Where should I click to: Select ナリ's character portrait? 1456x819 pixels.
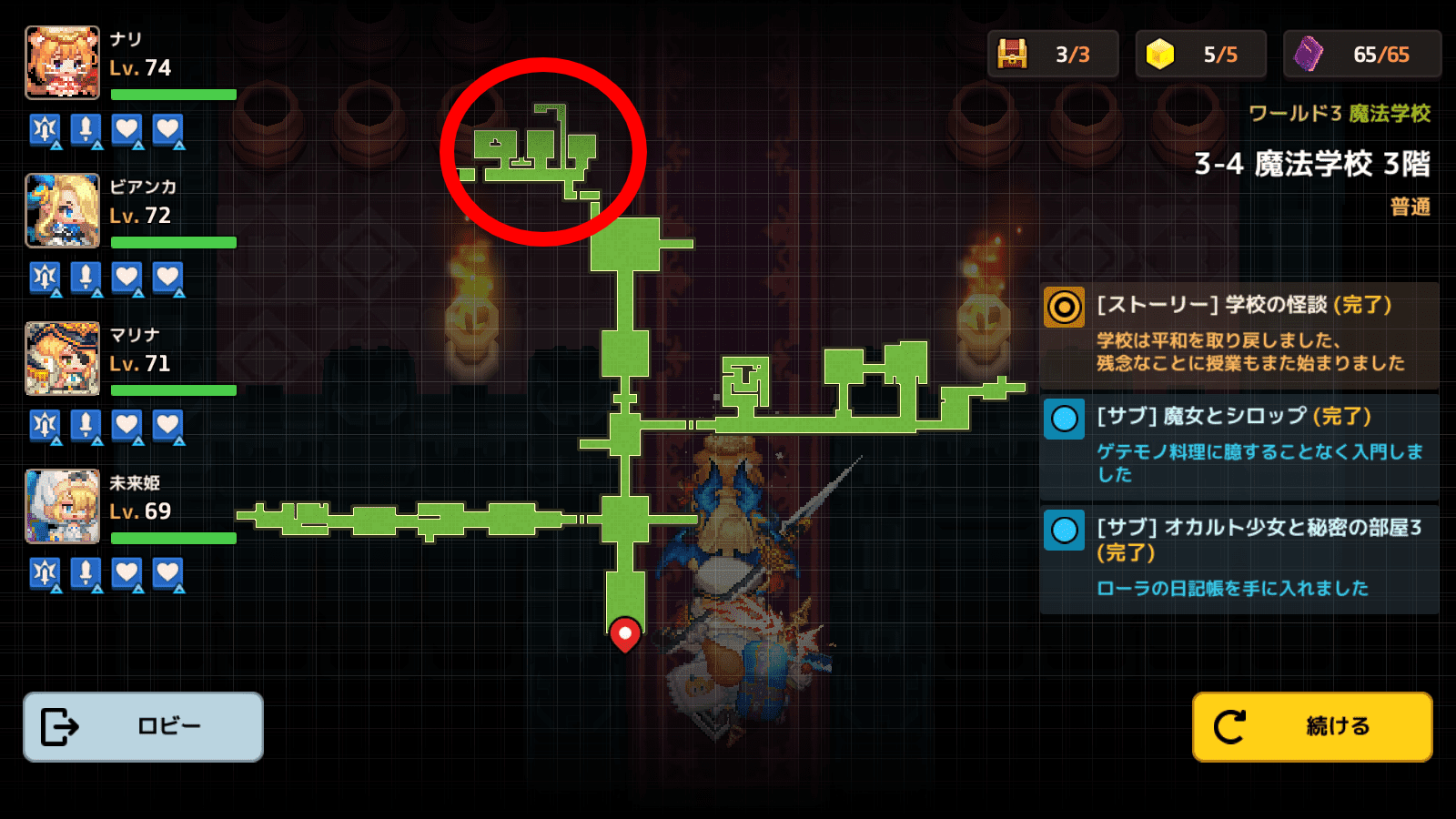[x=62, y=62]
